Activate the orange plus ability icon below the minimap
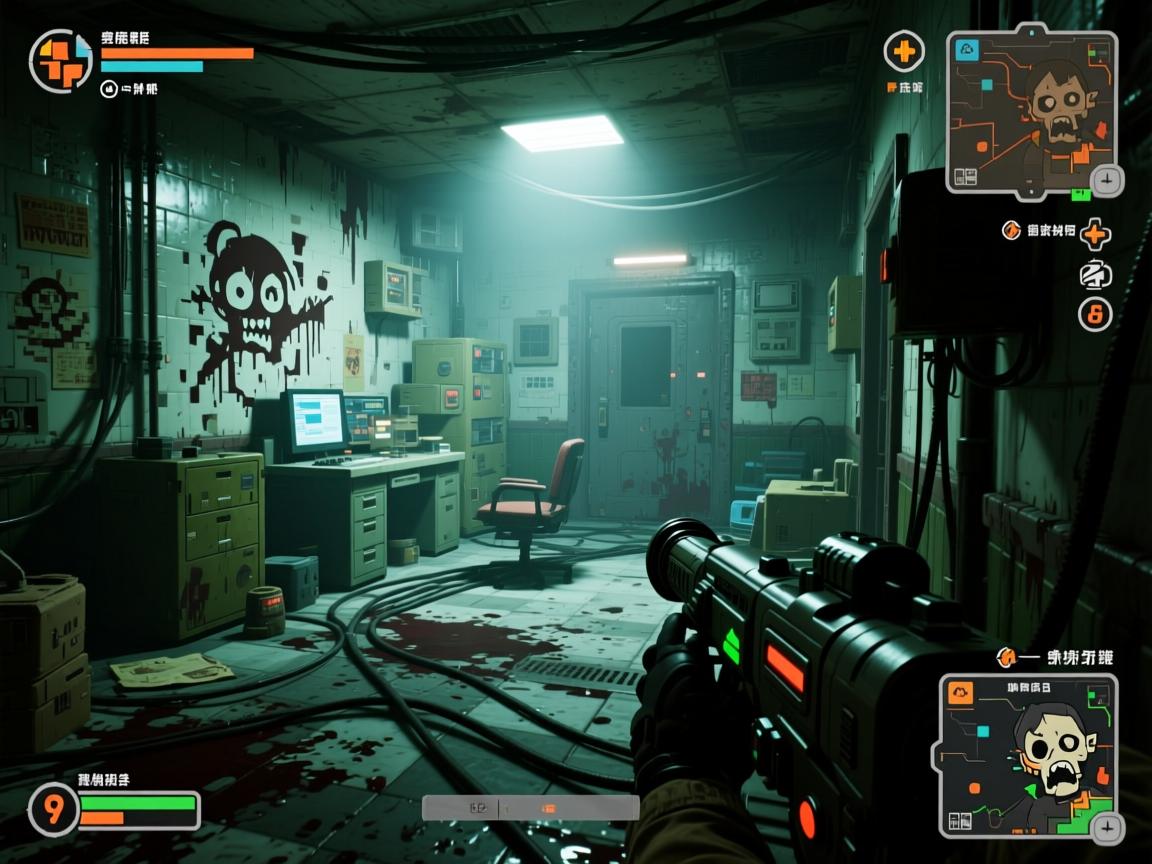This screenshot has height=864, width=1152. 1096,235
